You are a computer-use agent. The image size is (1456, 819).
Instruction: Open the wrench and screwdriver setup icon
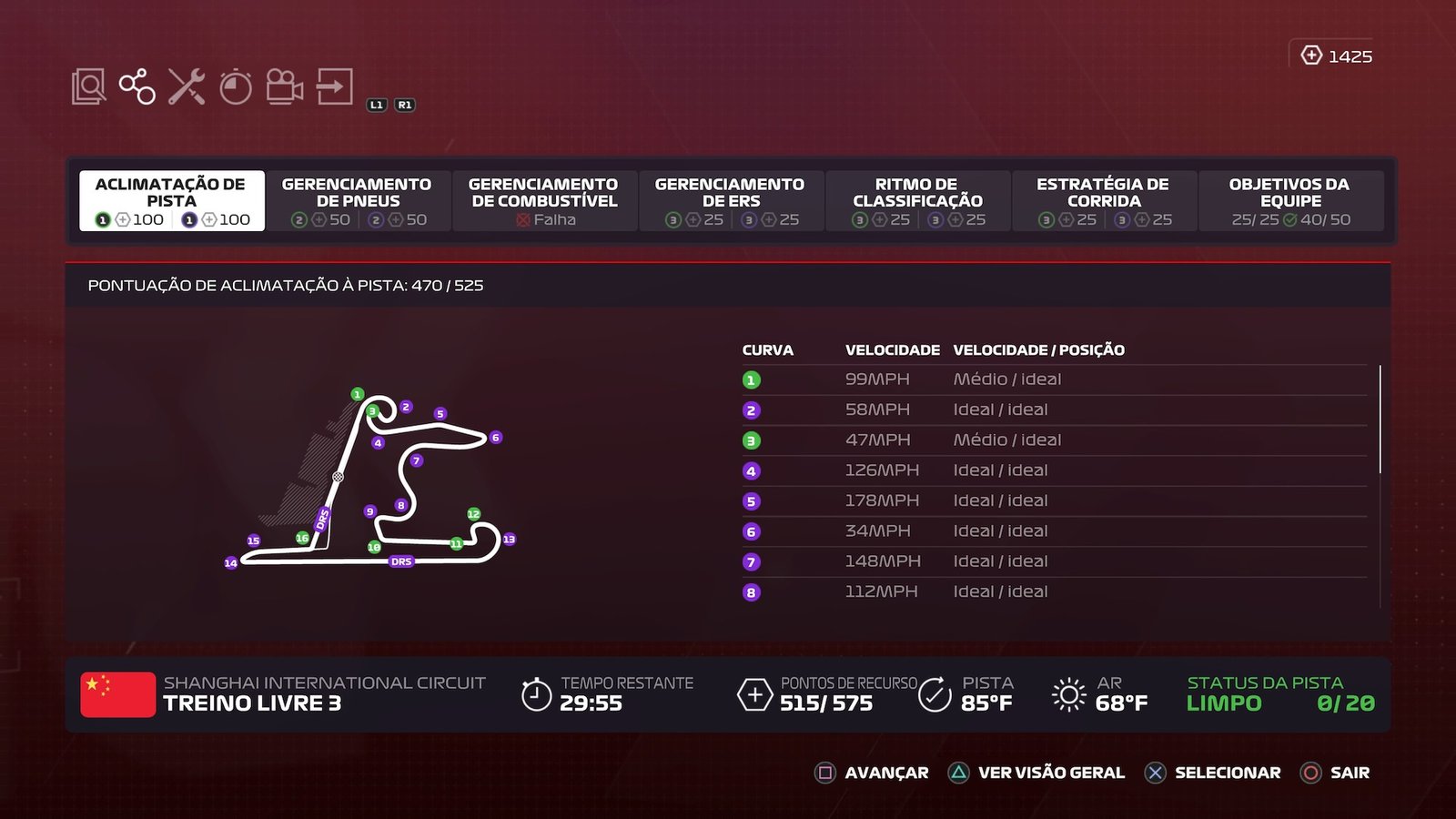(x=187, y=87)
